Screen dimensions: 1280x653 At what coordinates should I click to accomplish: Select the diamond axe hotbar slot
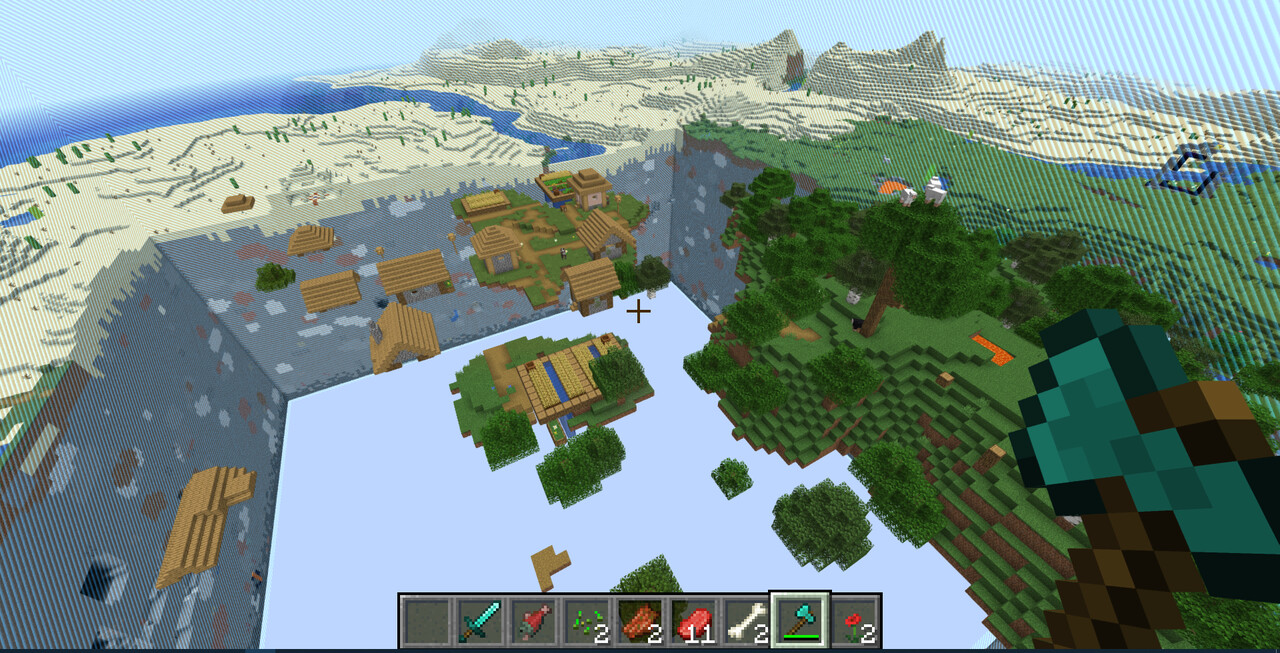(799, 621)
